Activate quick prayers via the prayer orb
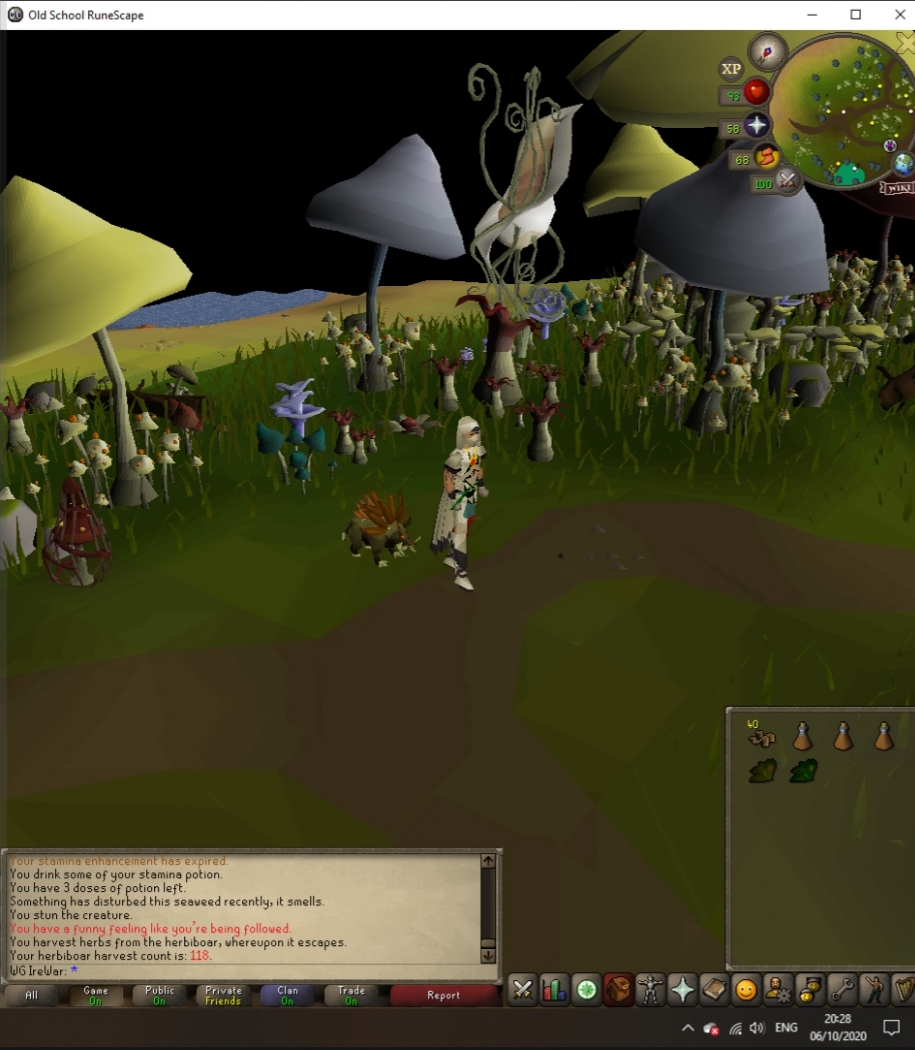The width and height of the screenshot is (915, 1050). point(757,126)
